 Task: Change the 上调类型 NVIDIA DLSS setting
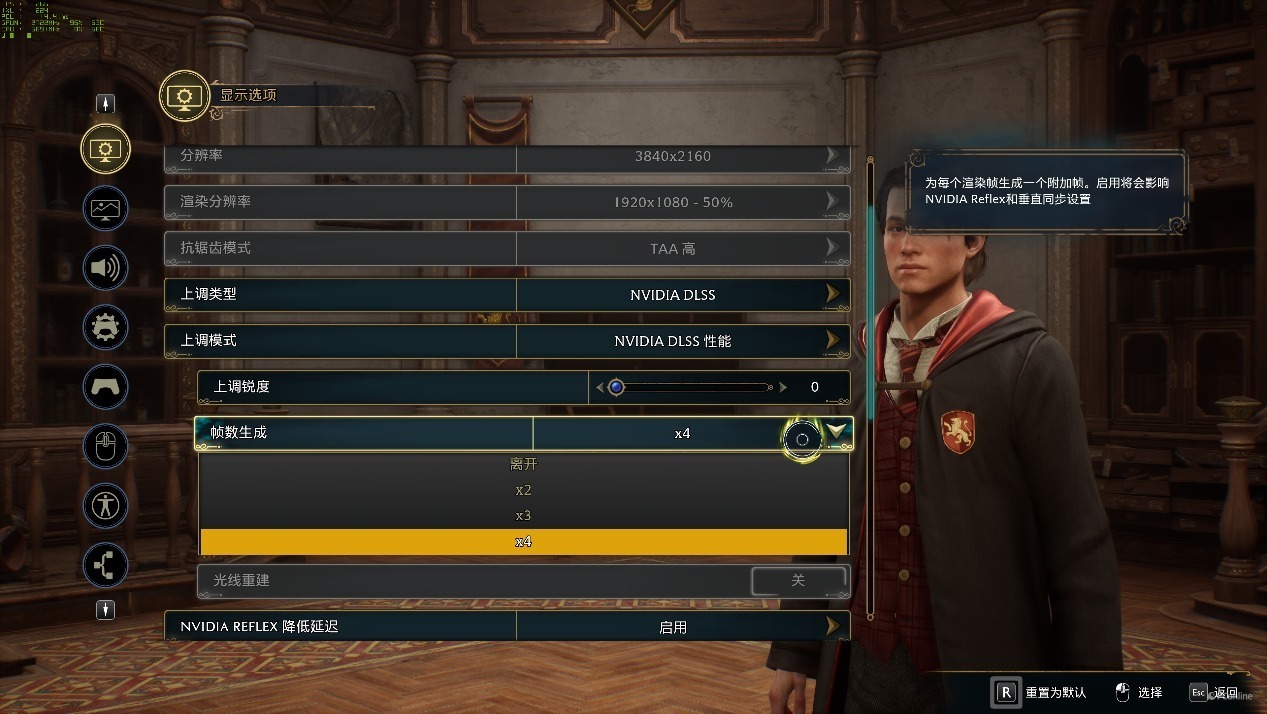point(832,295)
